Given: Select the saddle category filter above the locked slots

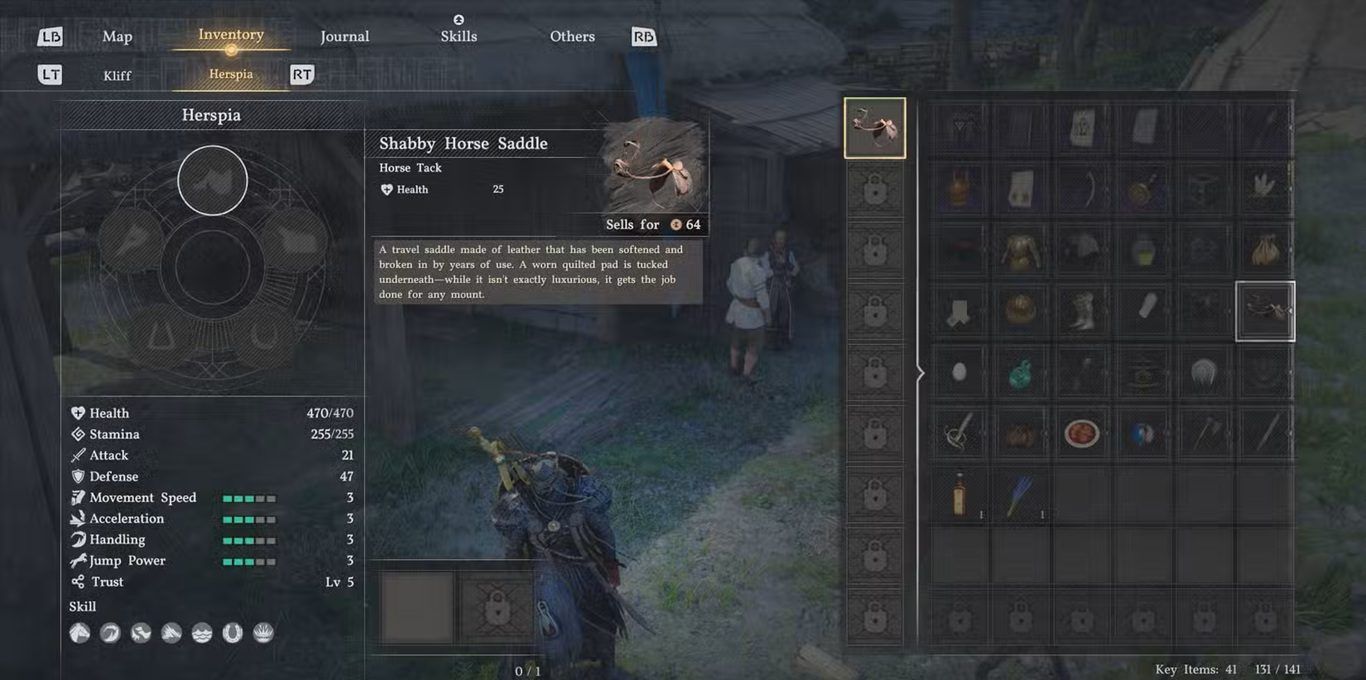Looking at the screenshot, I should click(x=875, y=128).
